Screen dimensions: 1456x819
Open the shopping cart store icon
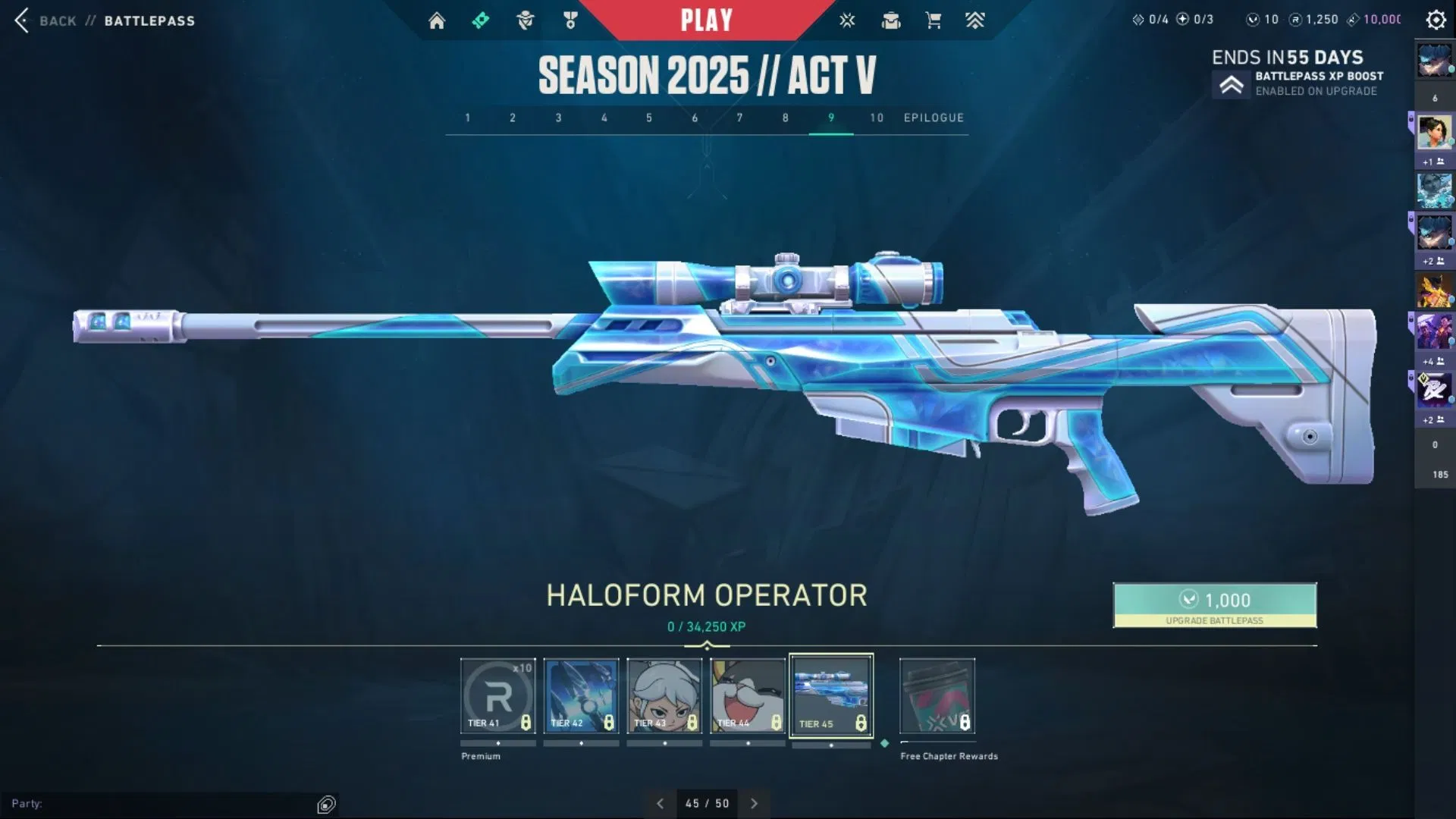(934, 20)
